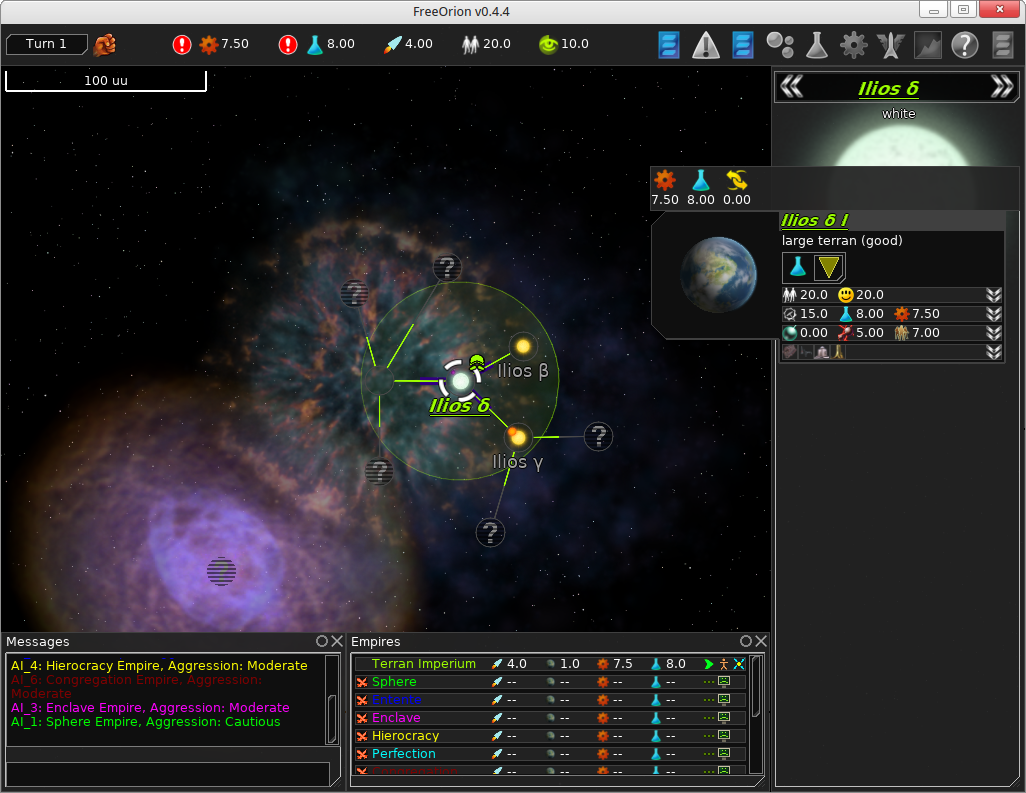Screen dimensions: 1026x793
Task: Close the Empires panel
Action: (761, 641)
